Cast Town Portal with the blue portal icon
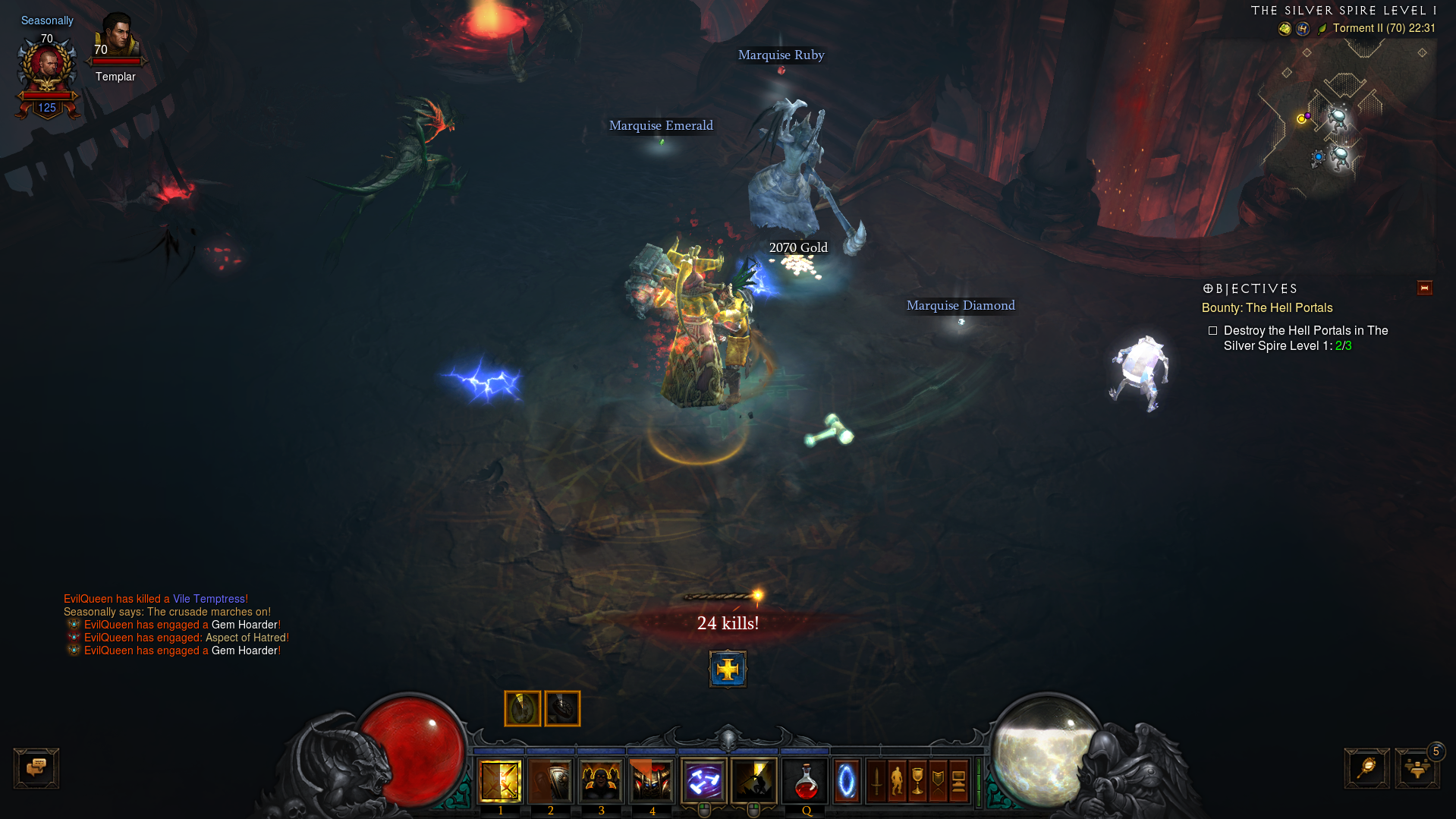 (x=846, y=781)
